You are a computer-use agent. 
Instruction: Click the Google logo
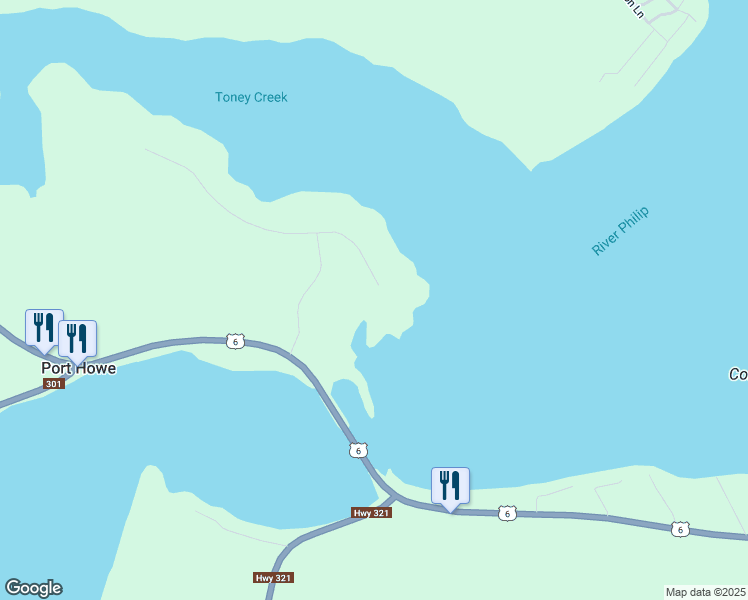33,588
